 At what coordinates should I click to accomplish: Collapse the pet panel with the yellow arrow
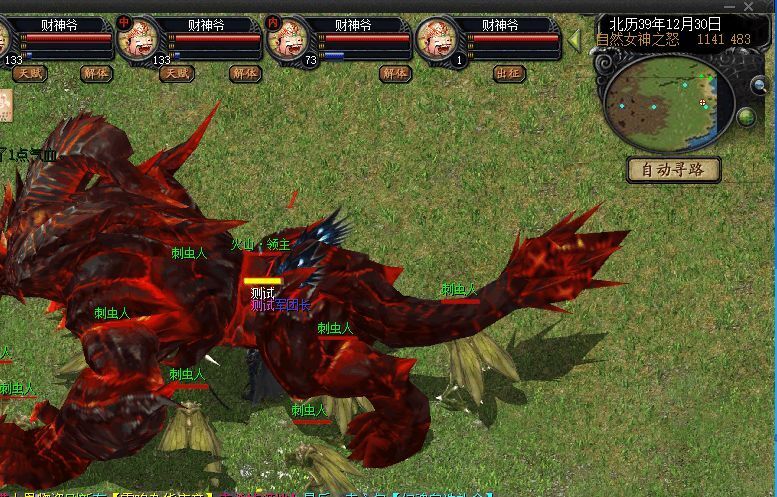point(575,40)
